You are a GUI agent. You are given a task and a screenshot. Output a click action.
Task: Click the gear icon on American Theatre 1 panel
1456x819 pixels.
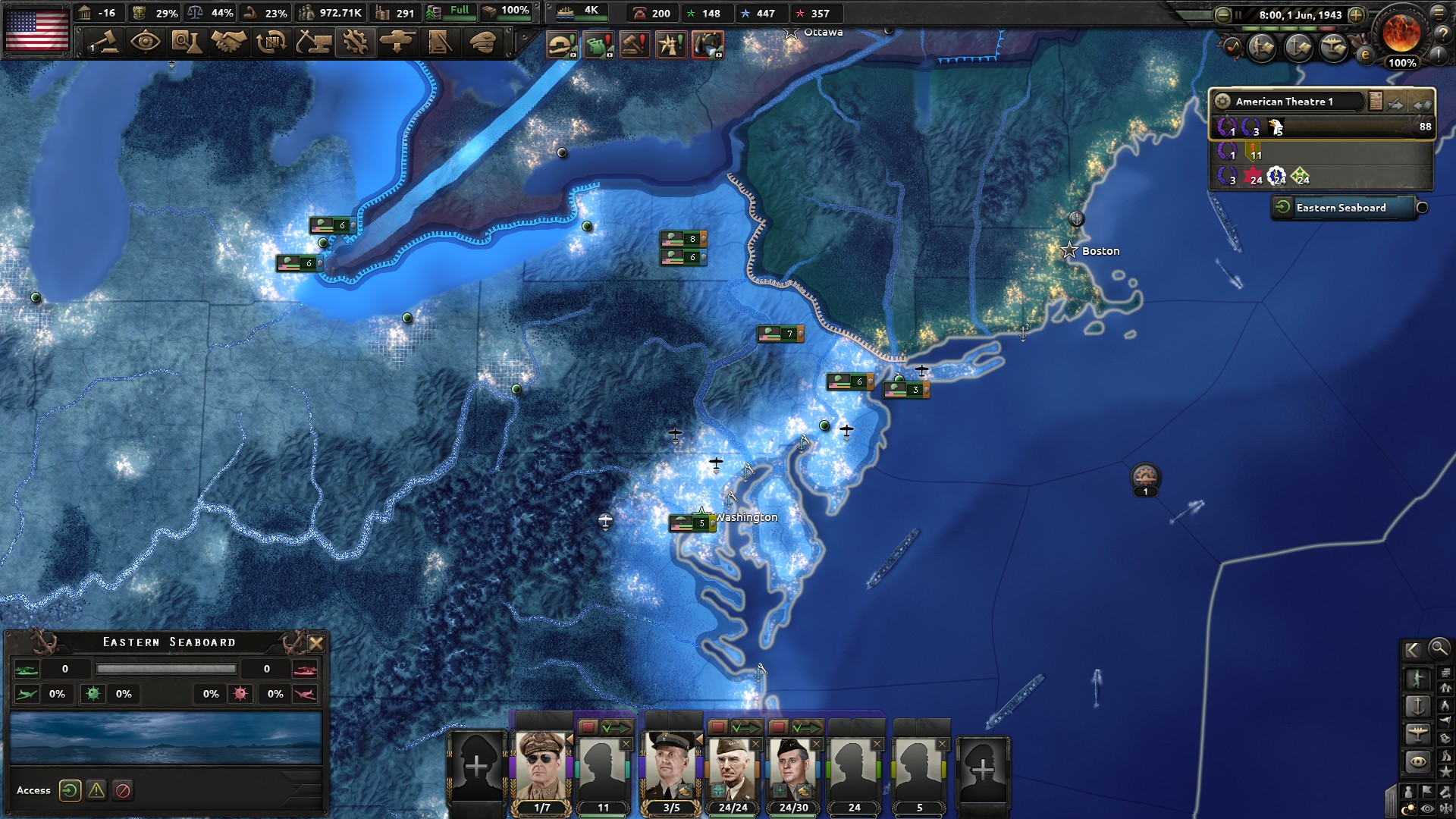(x=1223, y=102)
